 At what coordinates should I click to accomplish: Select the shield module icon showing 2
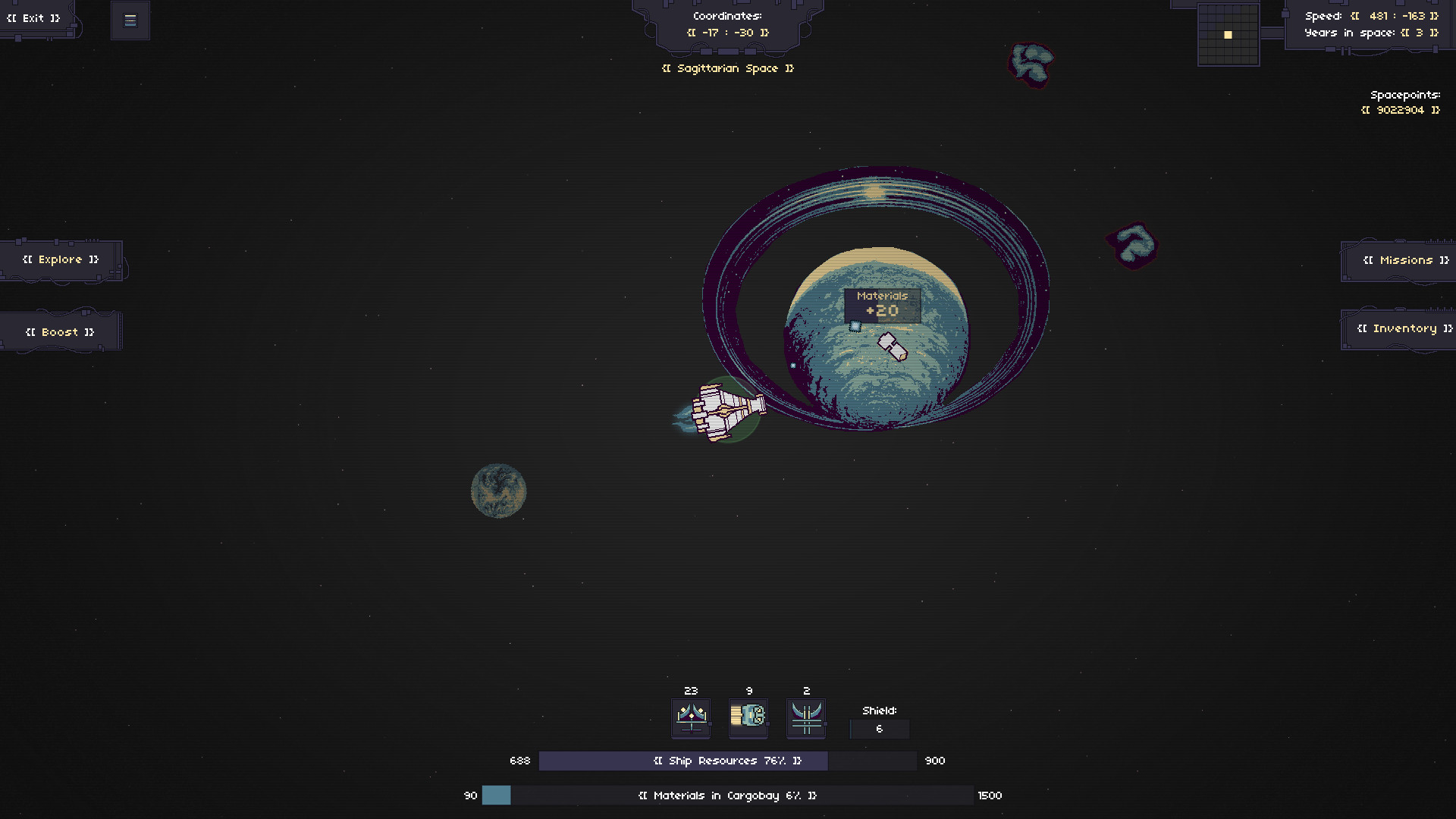[805, 717]
